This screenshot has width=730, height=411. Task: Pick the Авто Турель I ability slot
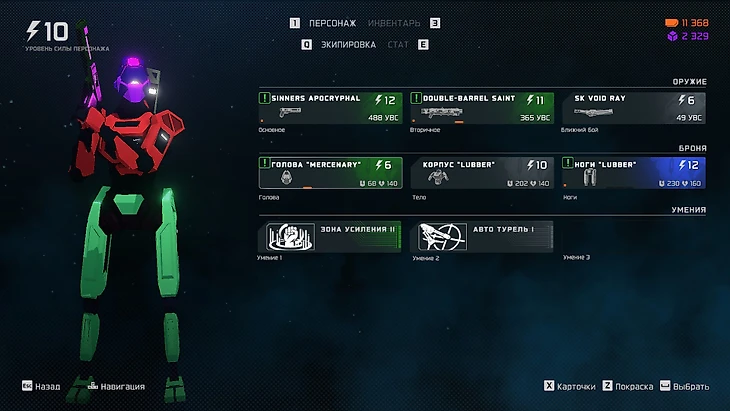[x=482, y=237]
